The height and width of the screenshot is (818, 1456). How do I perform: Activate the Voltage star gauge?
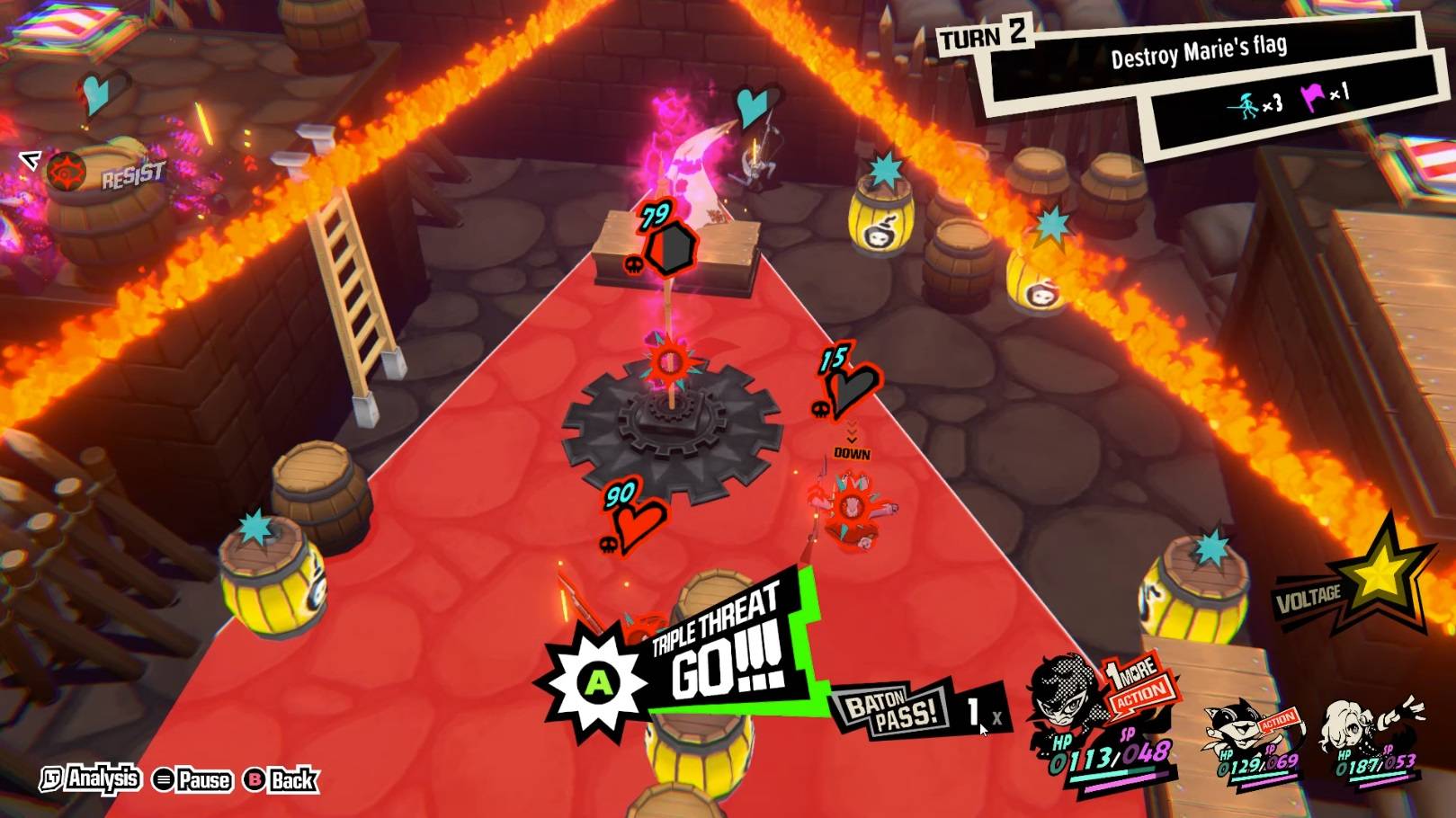point(1377,575)
